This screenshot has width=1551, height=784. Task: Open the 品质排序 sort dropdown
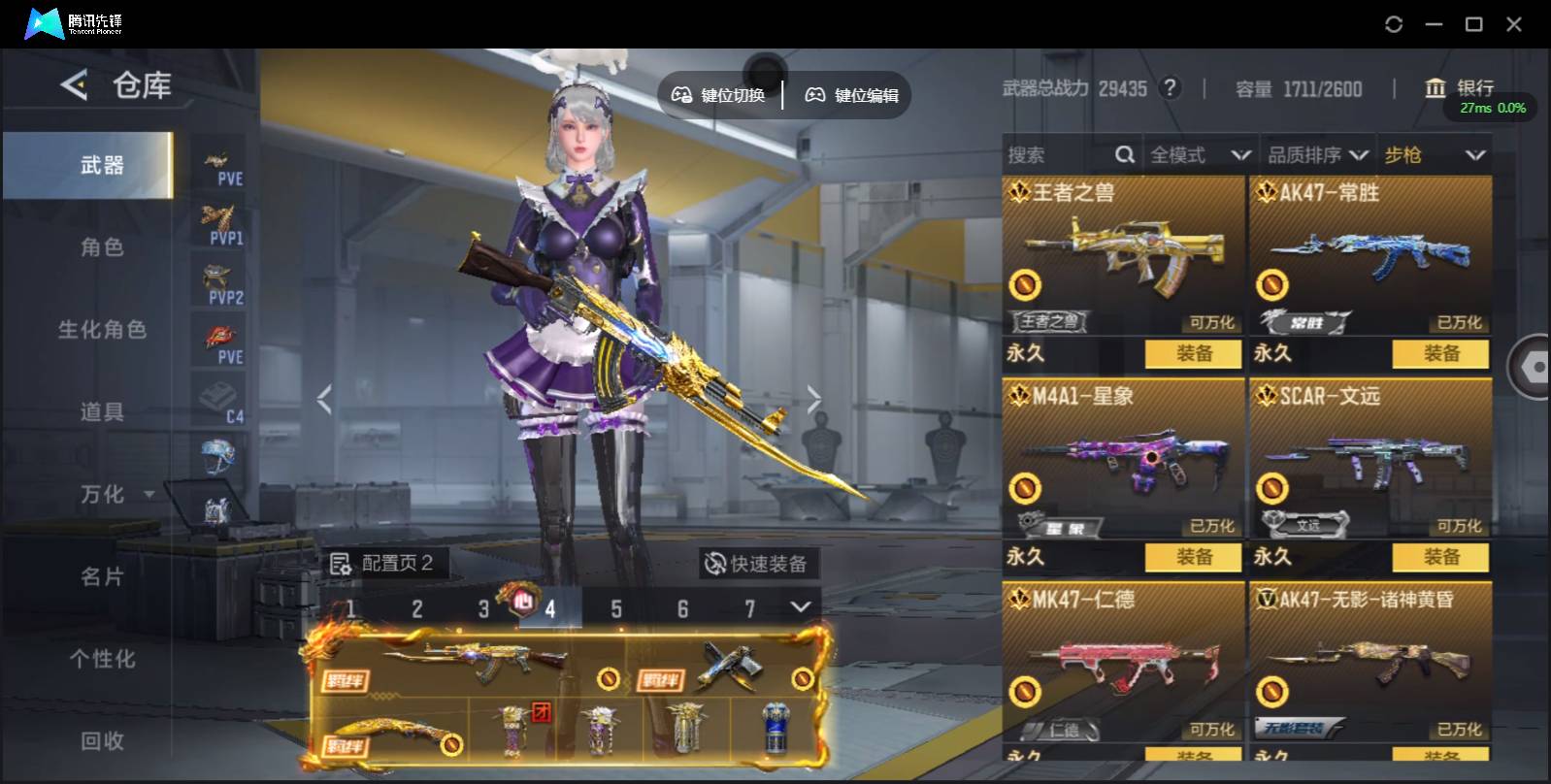pyautogui.click(x=1317, y=155)
